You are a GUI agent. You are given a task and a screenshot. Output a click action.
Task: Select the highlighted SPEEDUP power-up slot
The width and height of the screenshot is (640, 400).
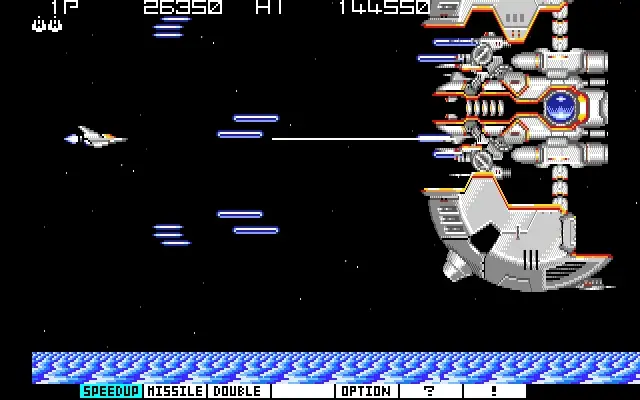point(111,391)
